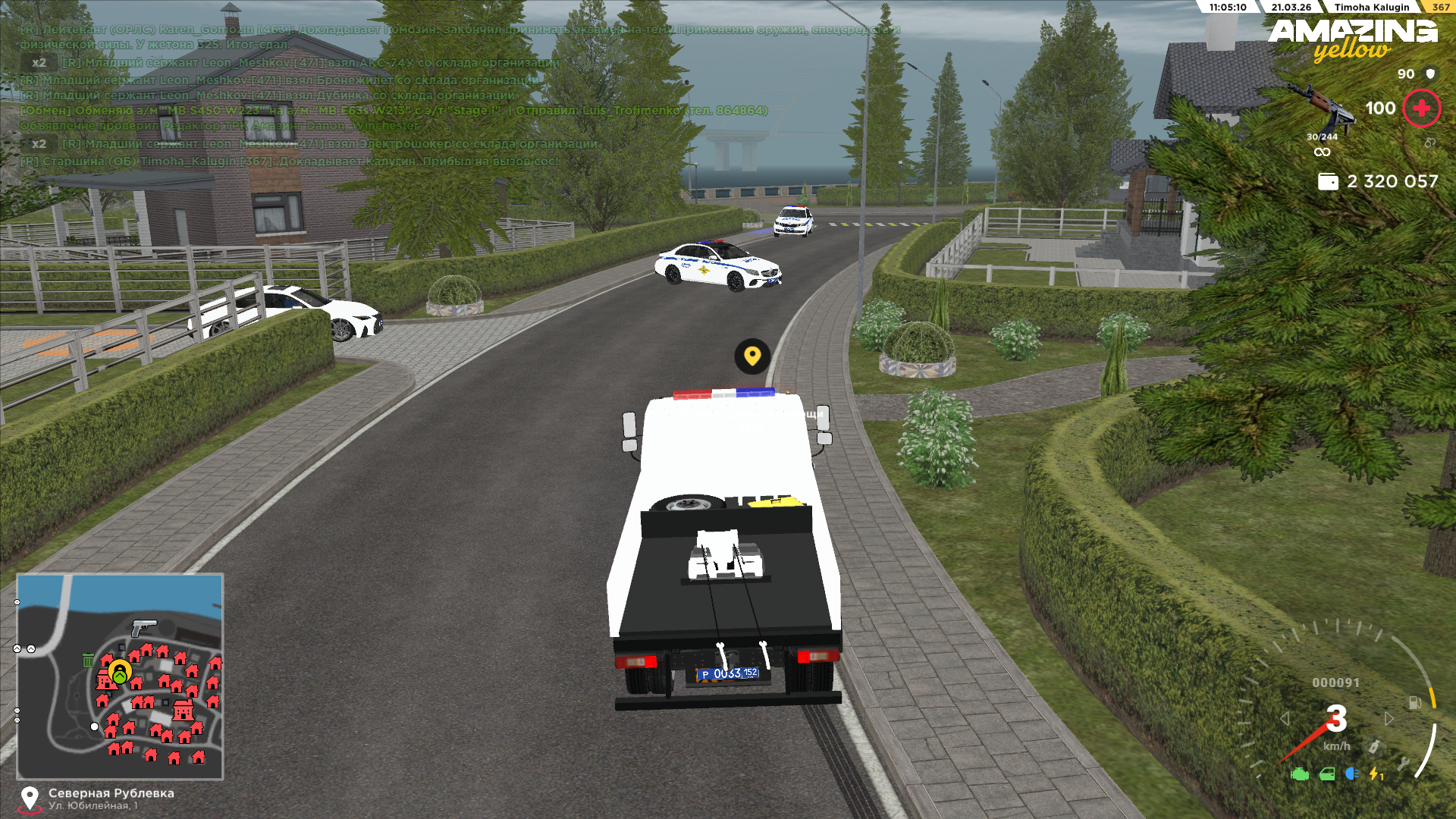Select the AK rifle weapon icon

(1319, 106)
